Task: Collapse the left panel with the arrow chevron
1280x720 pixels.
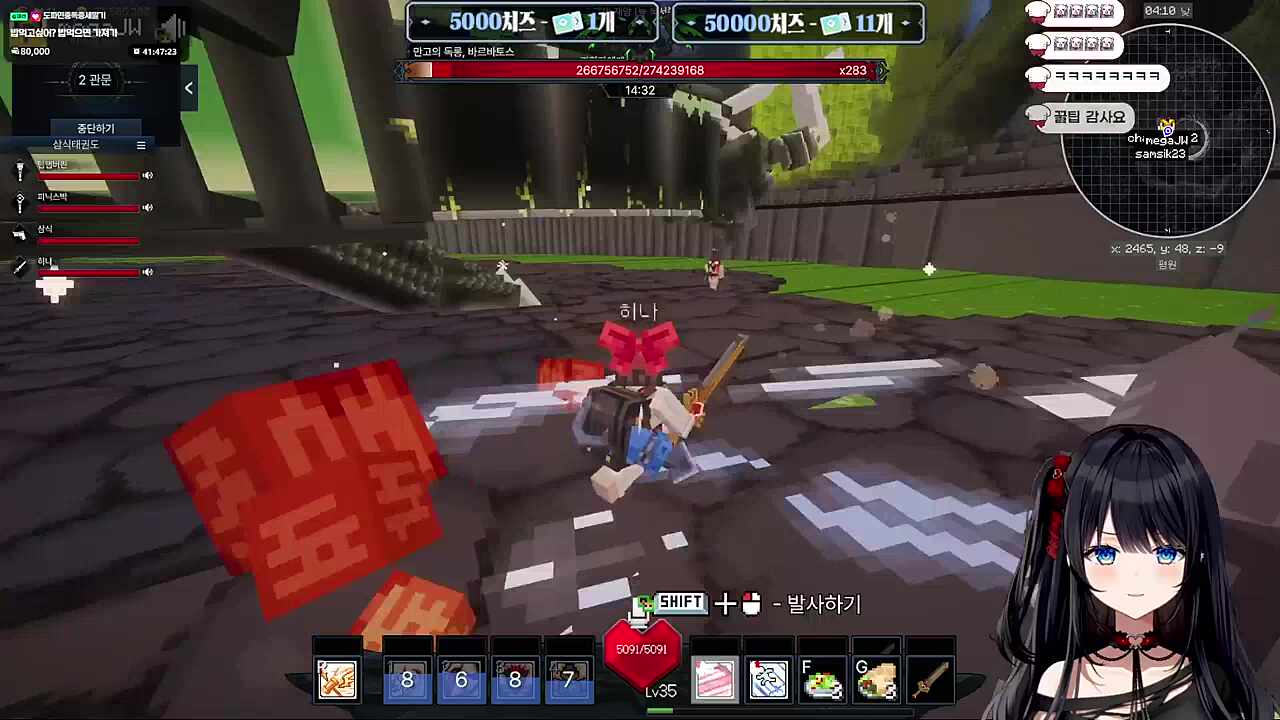Action: pyautogui.click(x=188, y=88)
